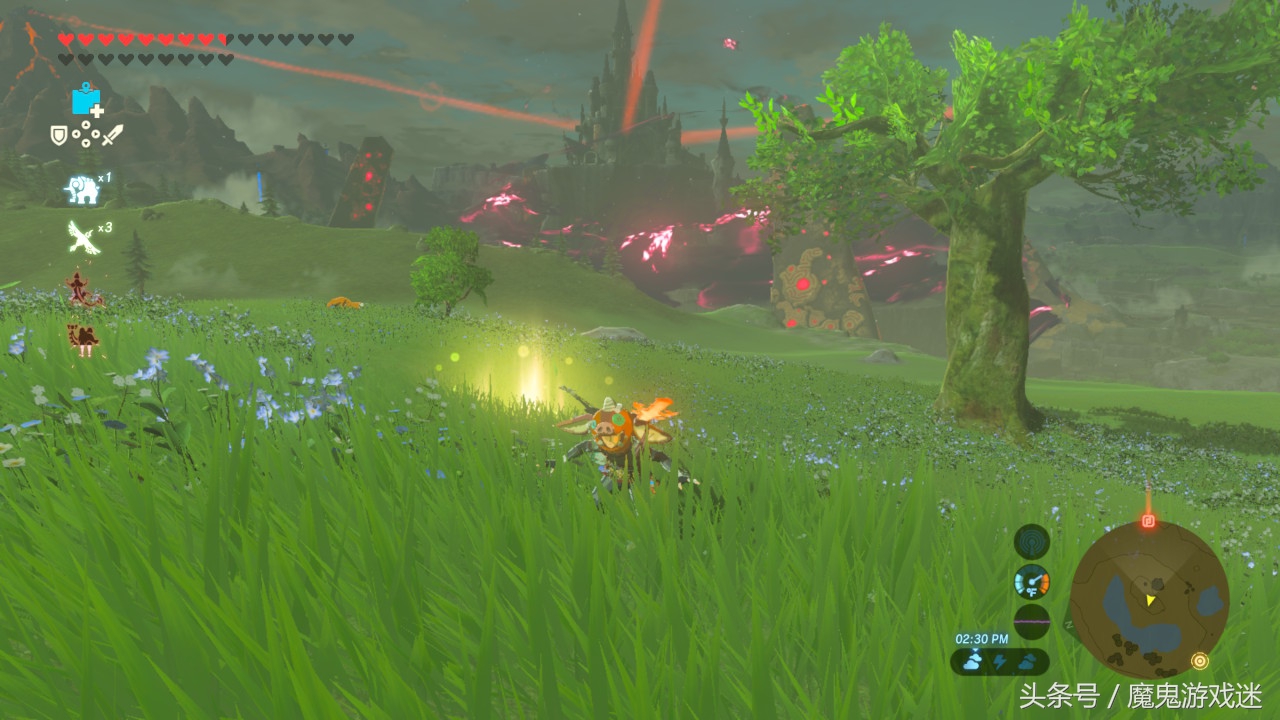Select the blue amiibo rune icon
Image resolution: width=1280 pixels, height=720 pixels.
87,100
